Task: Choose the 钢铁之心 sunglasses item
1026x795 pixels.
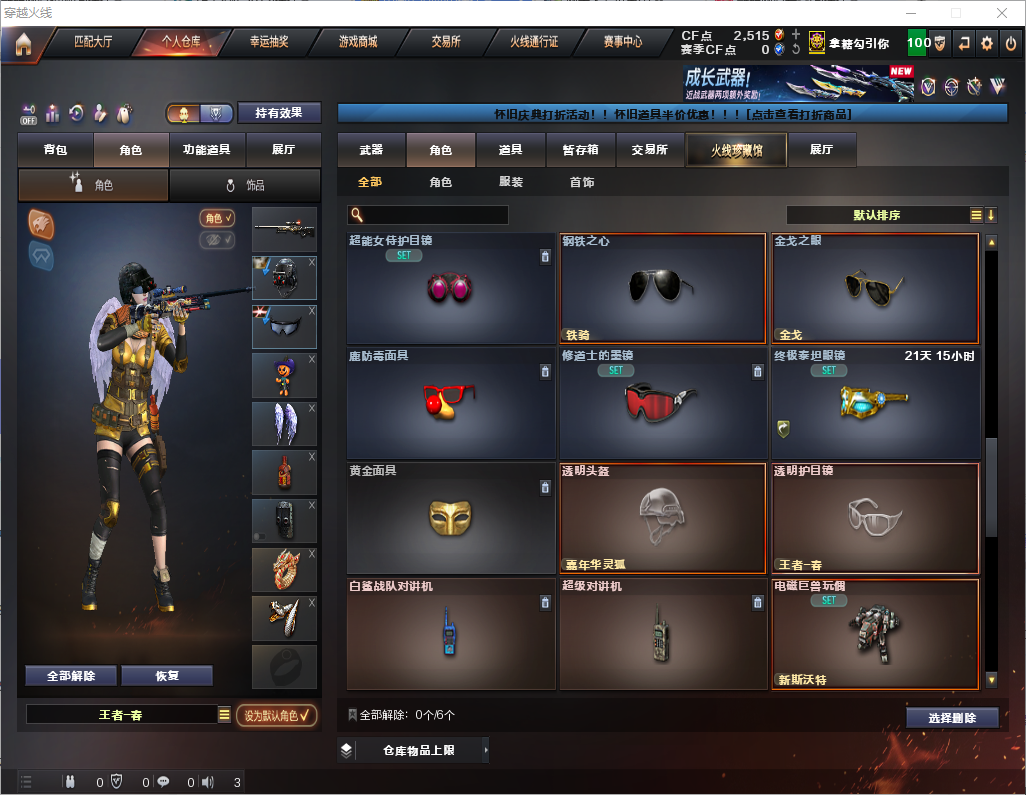Action: [x=664, y=288]
